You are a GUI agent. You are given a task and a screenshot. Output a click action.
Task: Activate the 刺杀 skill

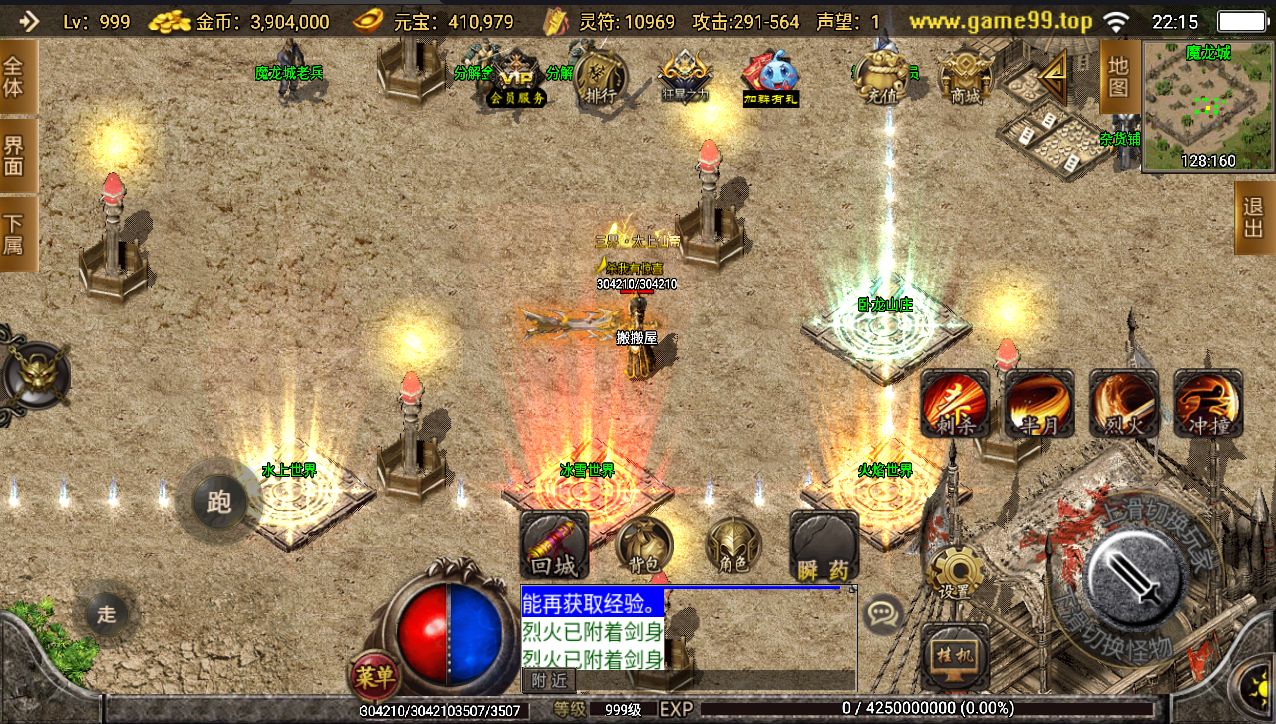[955, 403]
